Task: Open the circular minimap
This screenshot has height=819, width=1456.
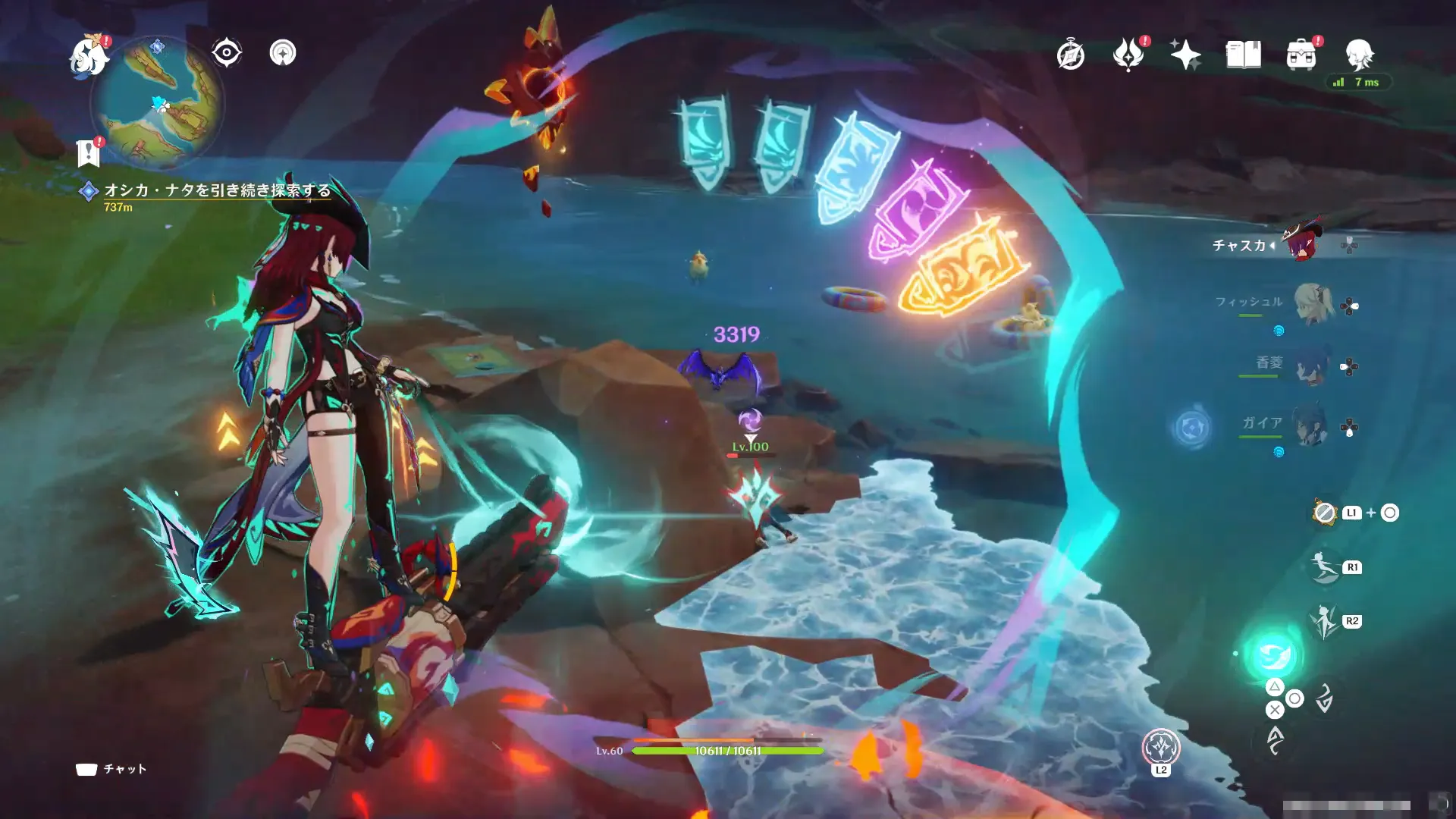Action: [x=158, y=102]
